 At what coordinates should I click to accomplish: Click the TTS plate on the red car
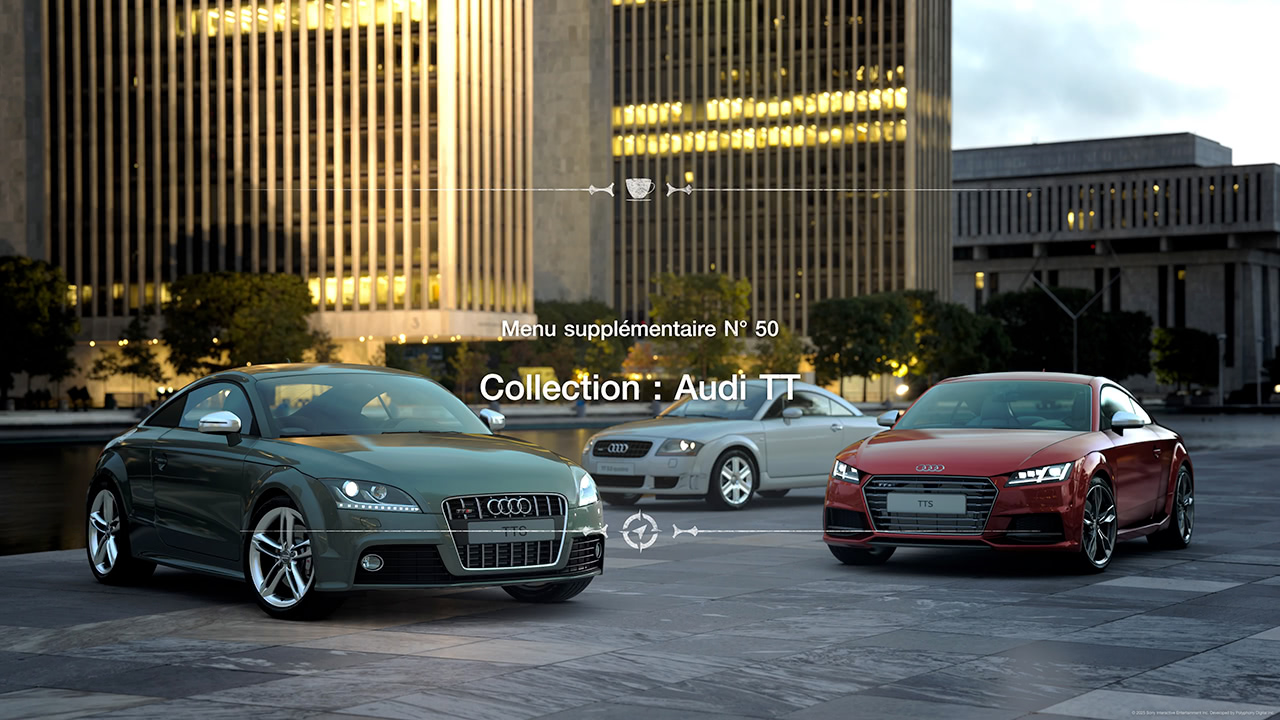coord(925,505)
